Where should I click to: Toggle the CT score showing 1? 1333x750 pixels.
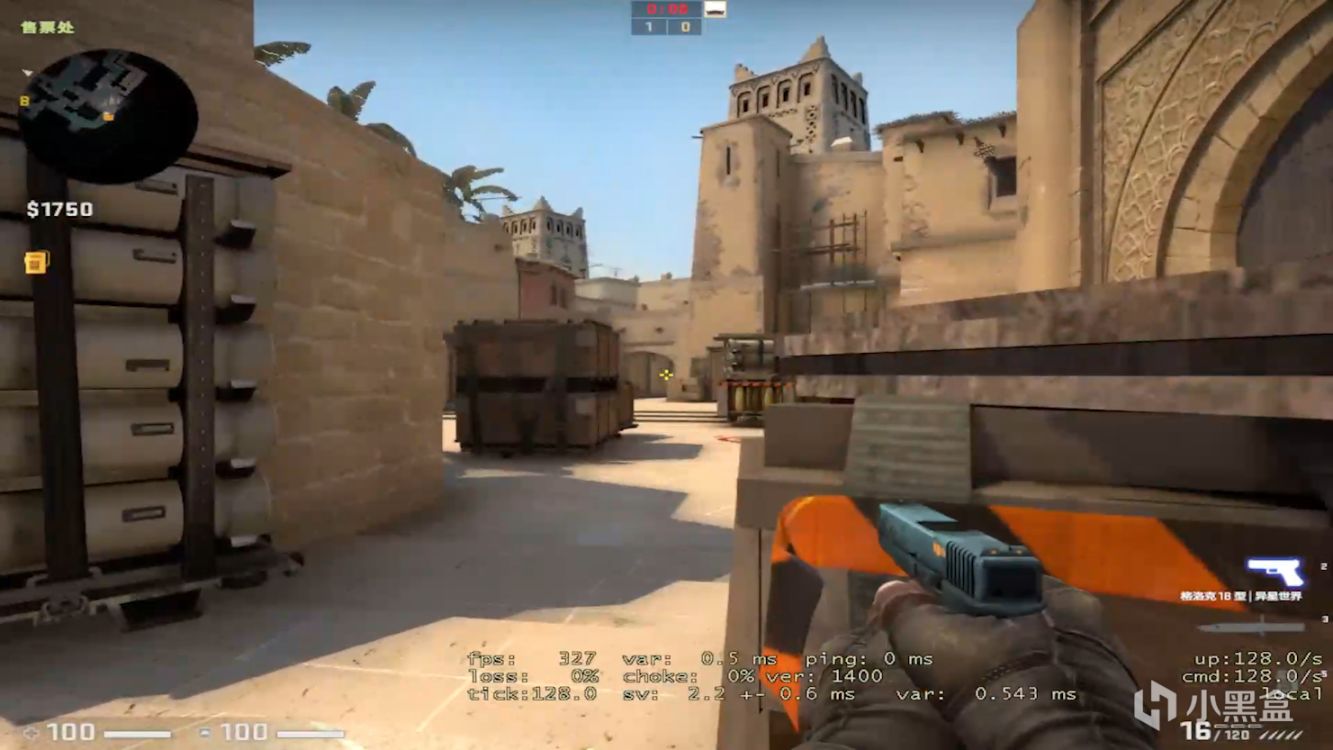point(650,26)
